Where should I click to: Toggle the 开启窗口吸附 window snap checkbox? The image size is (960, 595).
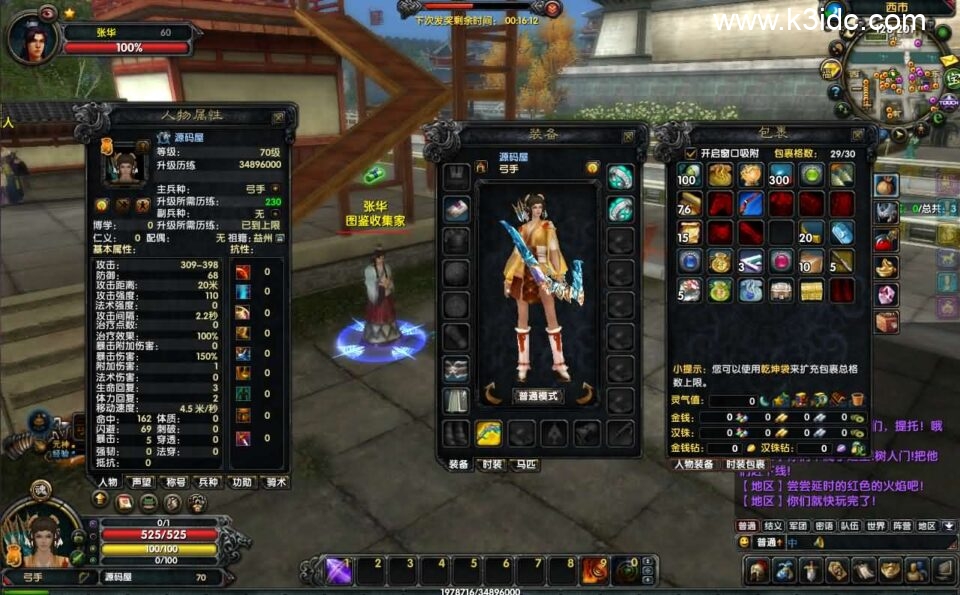point(690,153)
